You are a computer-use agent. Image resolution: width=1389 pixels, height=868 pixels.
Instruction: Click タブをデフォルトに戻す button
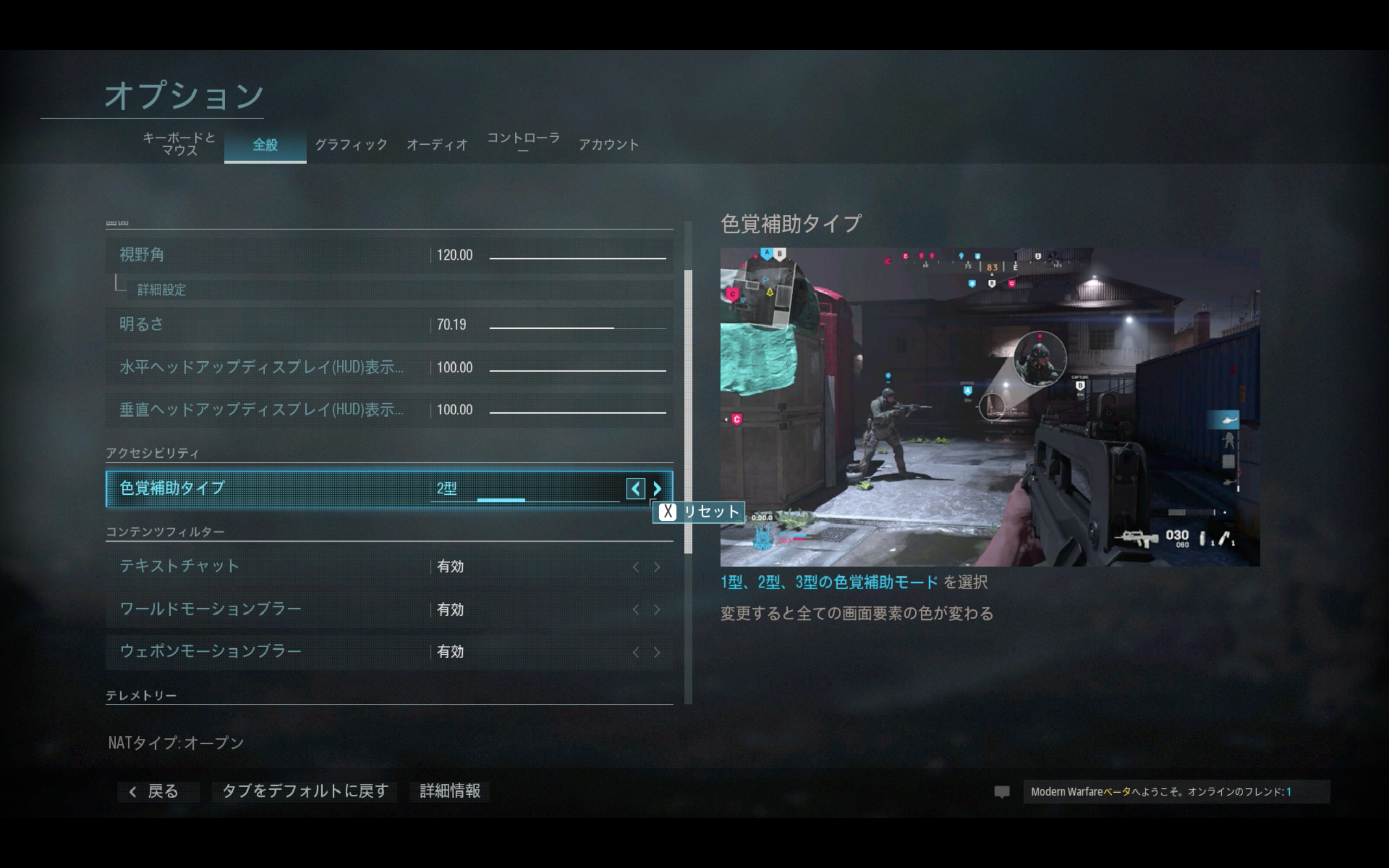[x=305, y=792]
